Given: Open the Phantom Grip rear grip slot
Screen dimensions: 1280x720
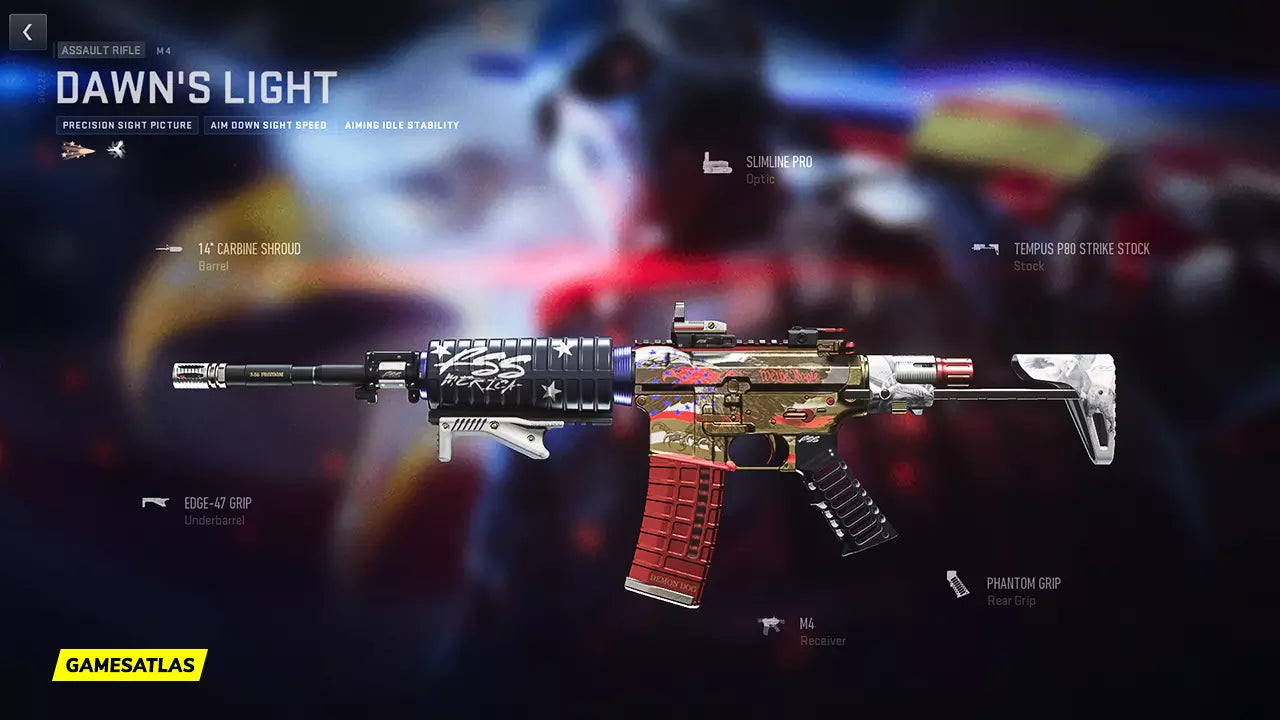Looking at the screenshot, I should [1022, 583].
